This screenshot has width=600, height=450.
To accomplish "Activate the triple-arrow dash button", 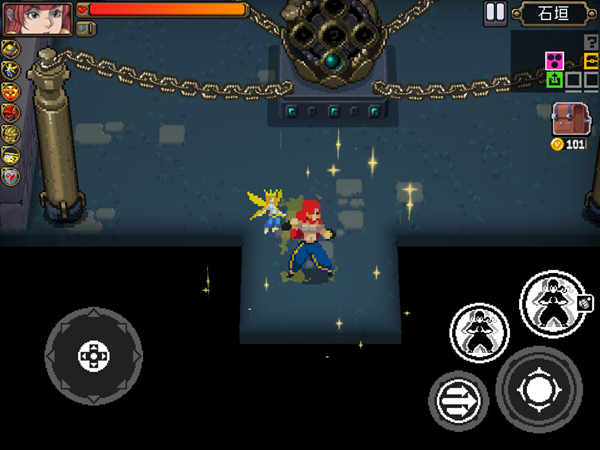I will click(x=459, y=402).
